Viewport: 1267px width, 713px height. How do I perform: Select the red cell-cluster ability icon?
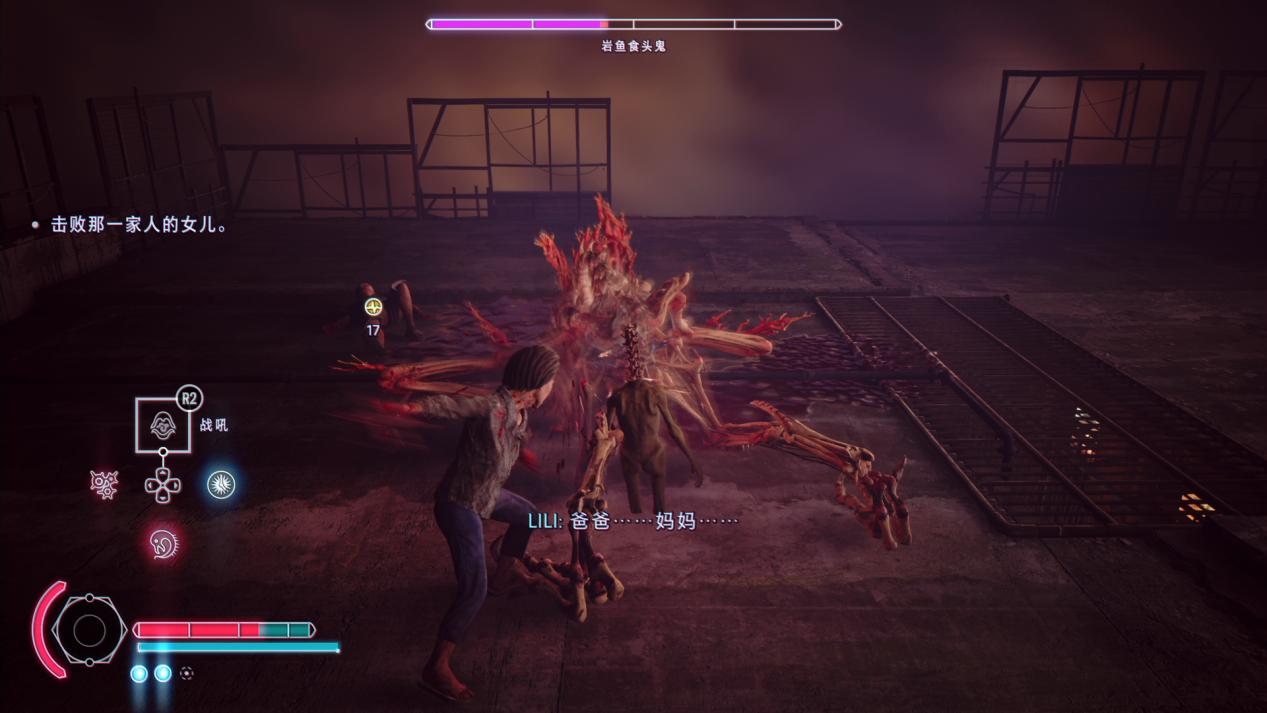click(104, 485)
